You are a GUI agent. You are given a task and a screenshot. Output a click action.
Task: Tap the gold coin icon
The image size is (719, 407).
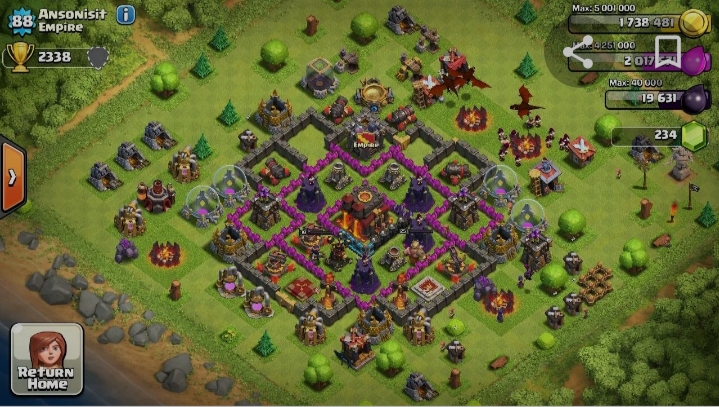693,22
